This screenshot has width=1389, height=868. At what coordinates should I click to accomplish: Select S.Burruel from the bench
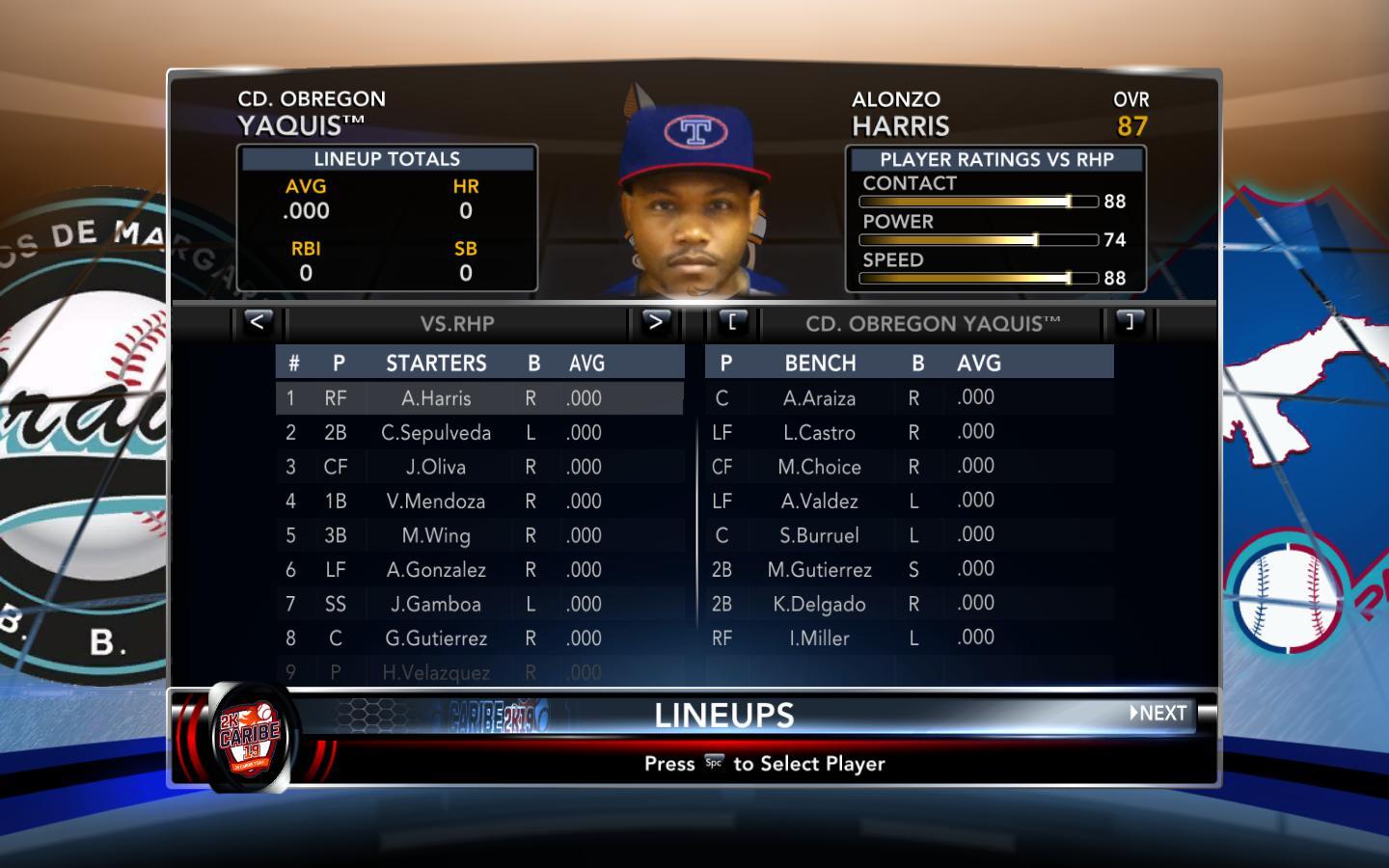coord(819,535)
